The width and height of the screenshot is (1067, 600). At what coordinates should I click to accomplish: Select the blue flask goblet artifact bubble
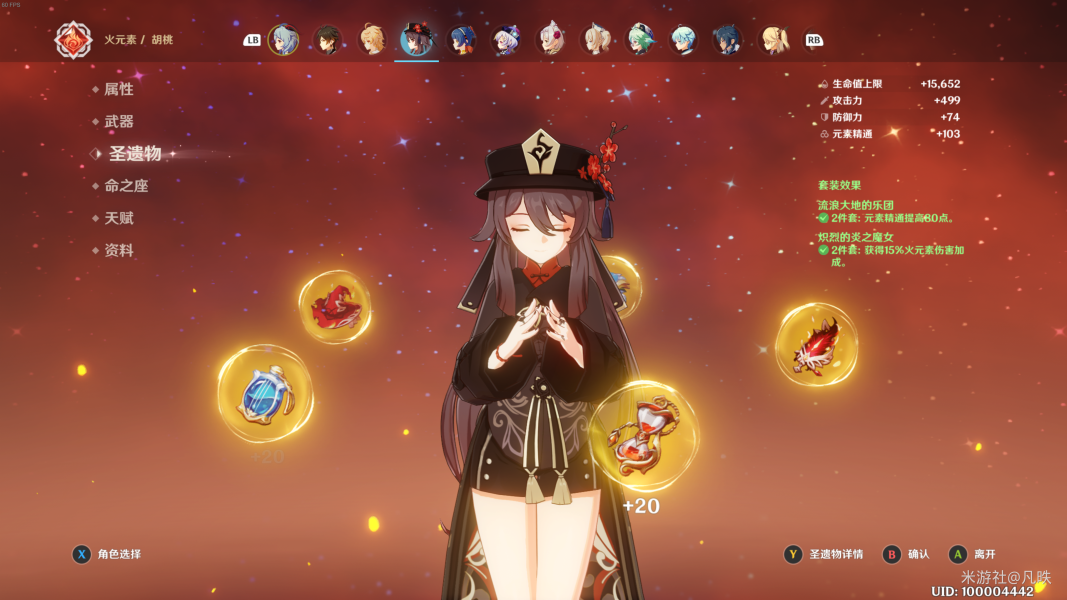pos(265,394)
